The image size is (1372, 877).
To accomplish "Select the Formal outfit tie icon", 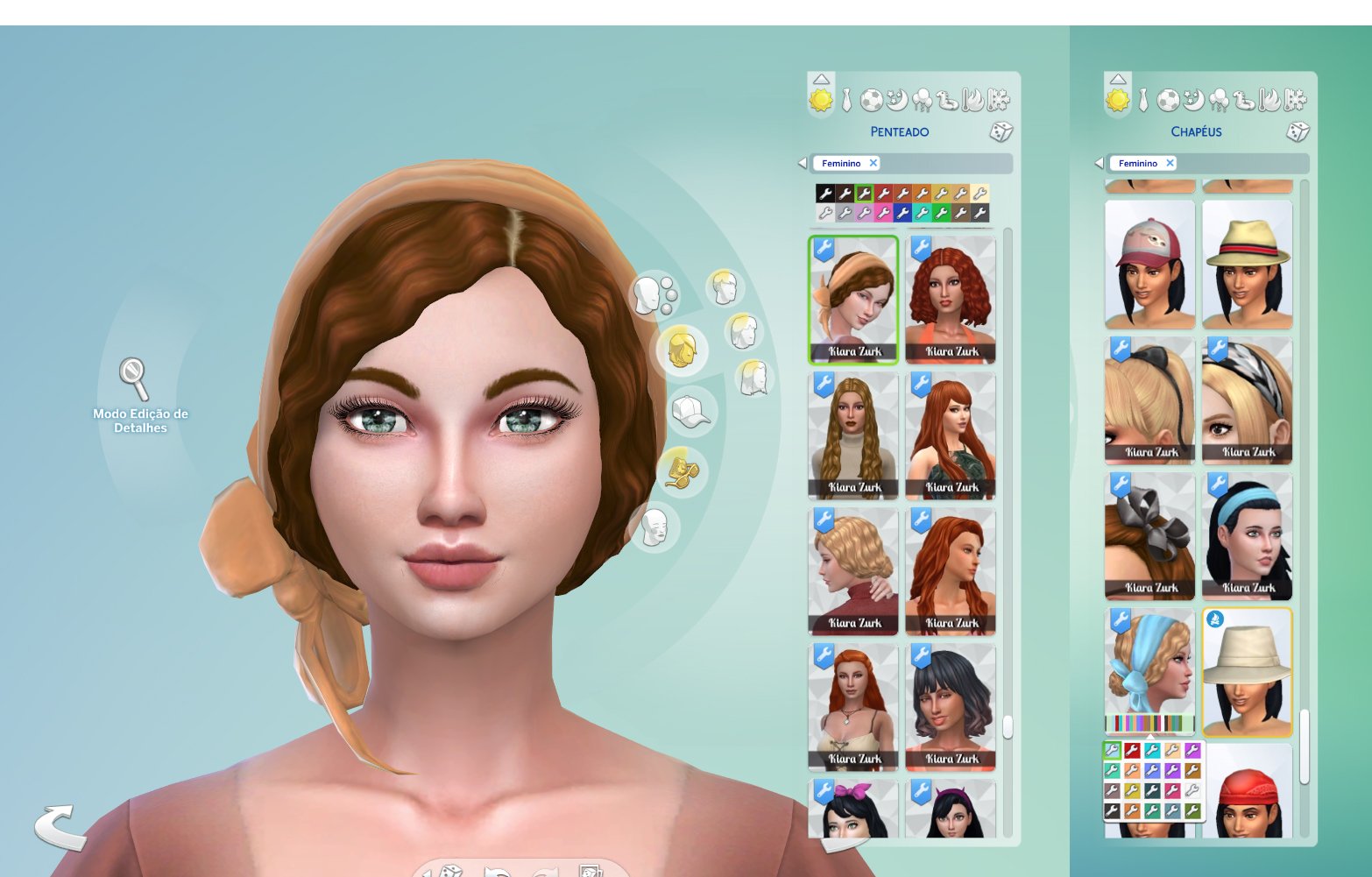I will coord(847,100).
